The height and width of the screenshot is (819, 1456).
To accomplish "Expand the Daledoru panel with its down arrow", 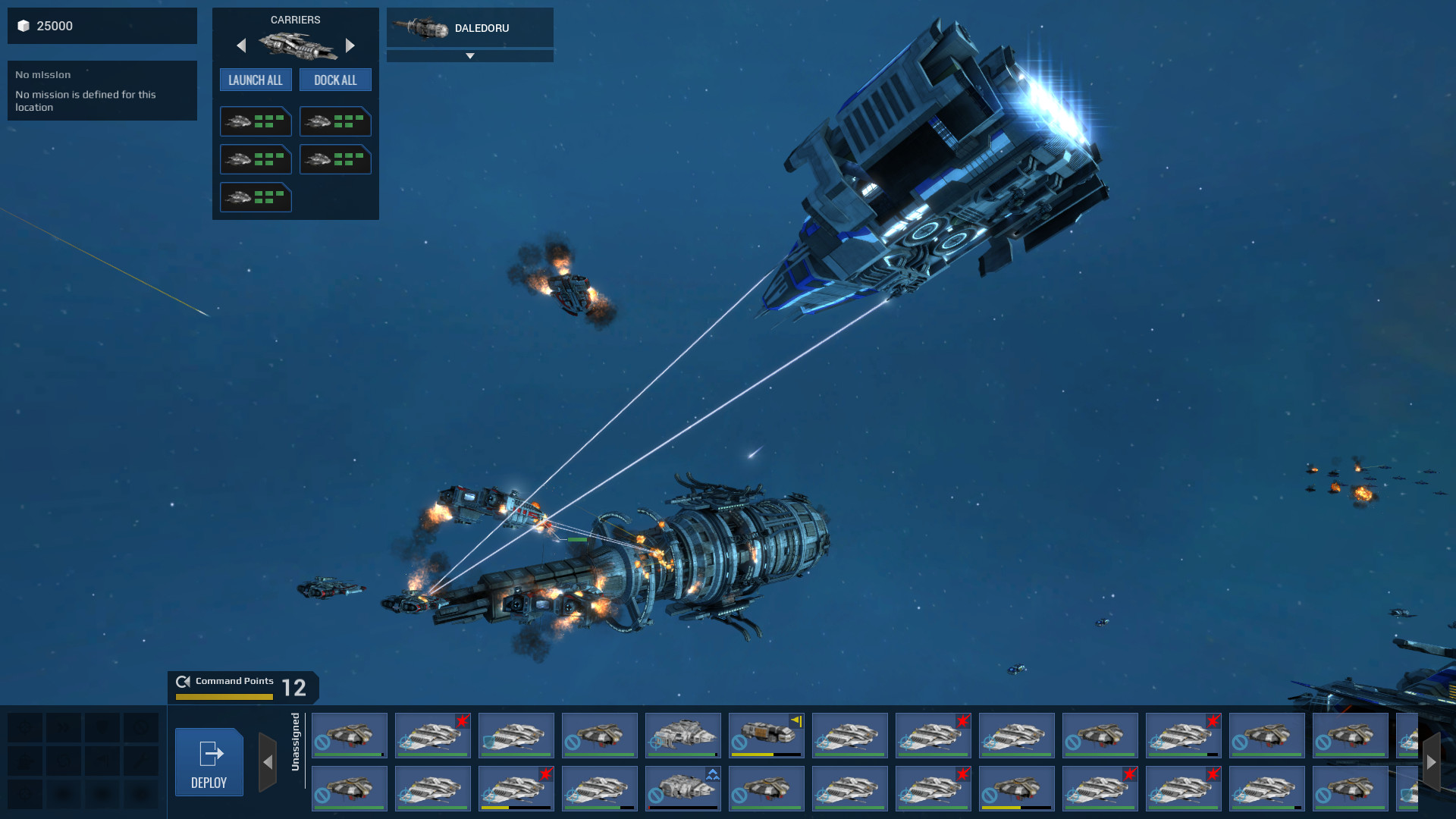I will pyautogui.click(x=470, y=55).
